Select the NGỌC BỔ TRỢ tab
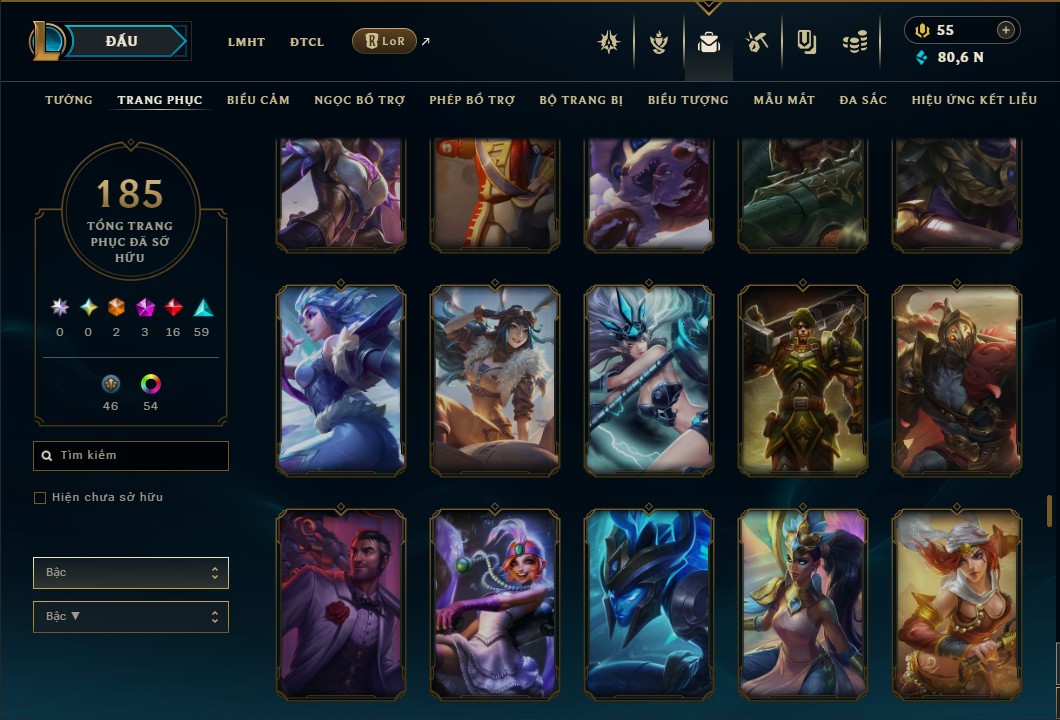 coord(359,100)
